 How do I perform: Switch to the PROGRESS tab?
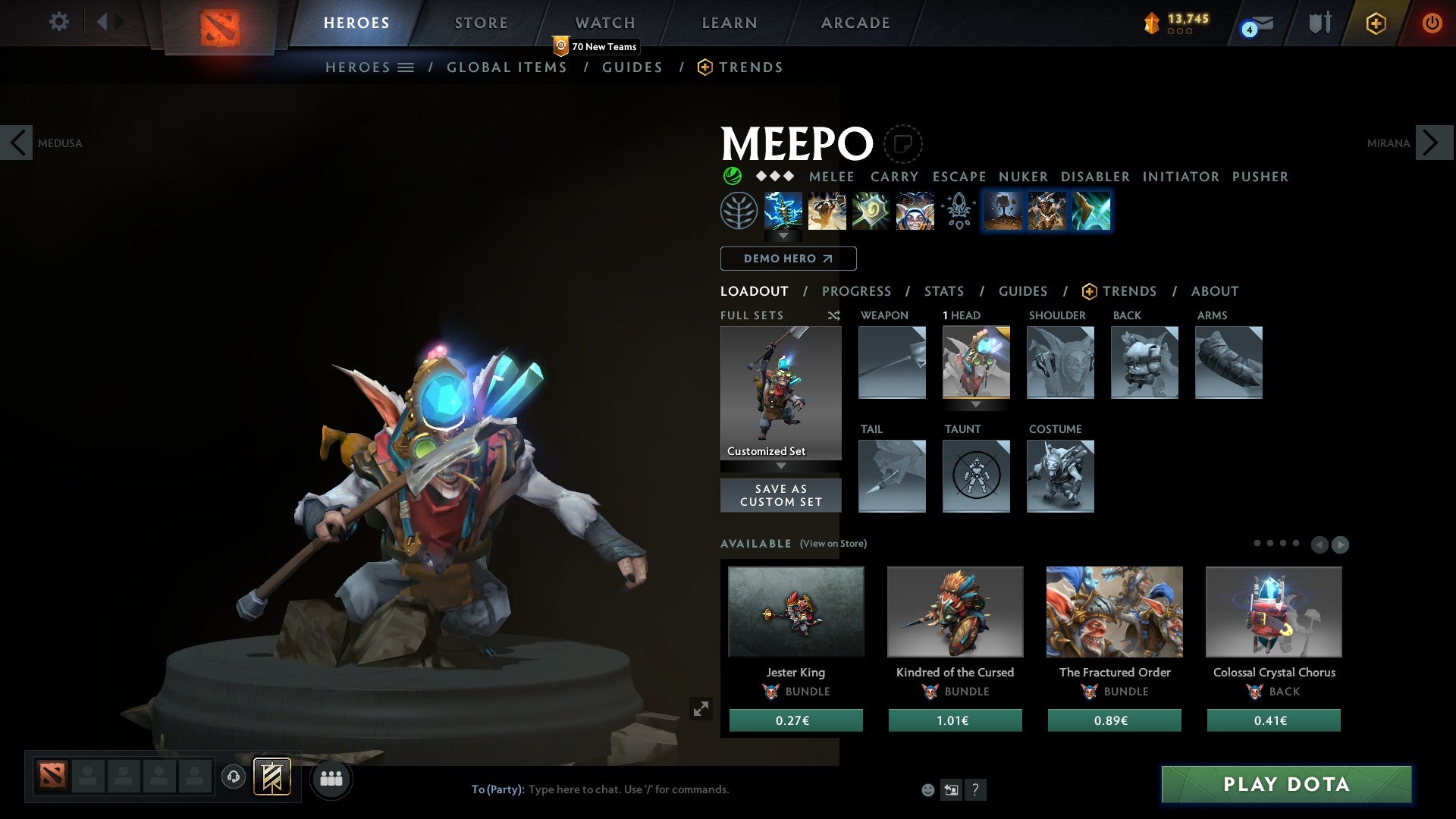tap(857, 291)
